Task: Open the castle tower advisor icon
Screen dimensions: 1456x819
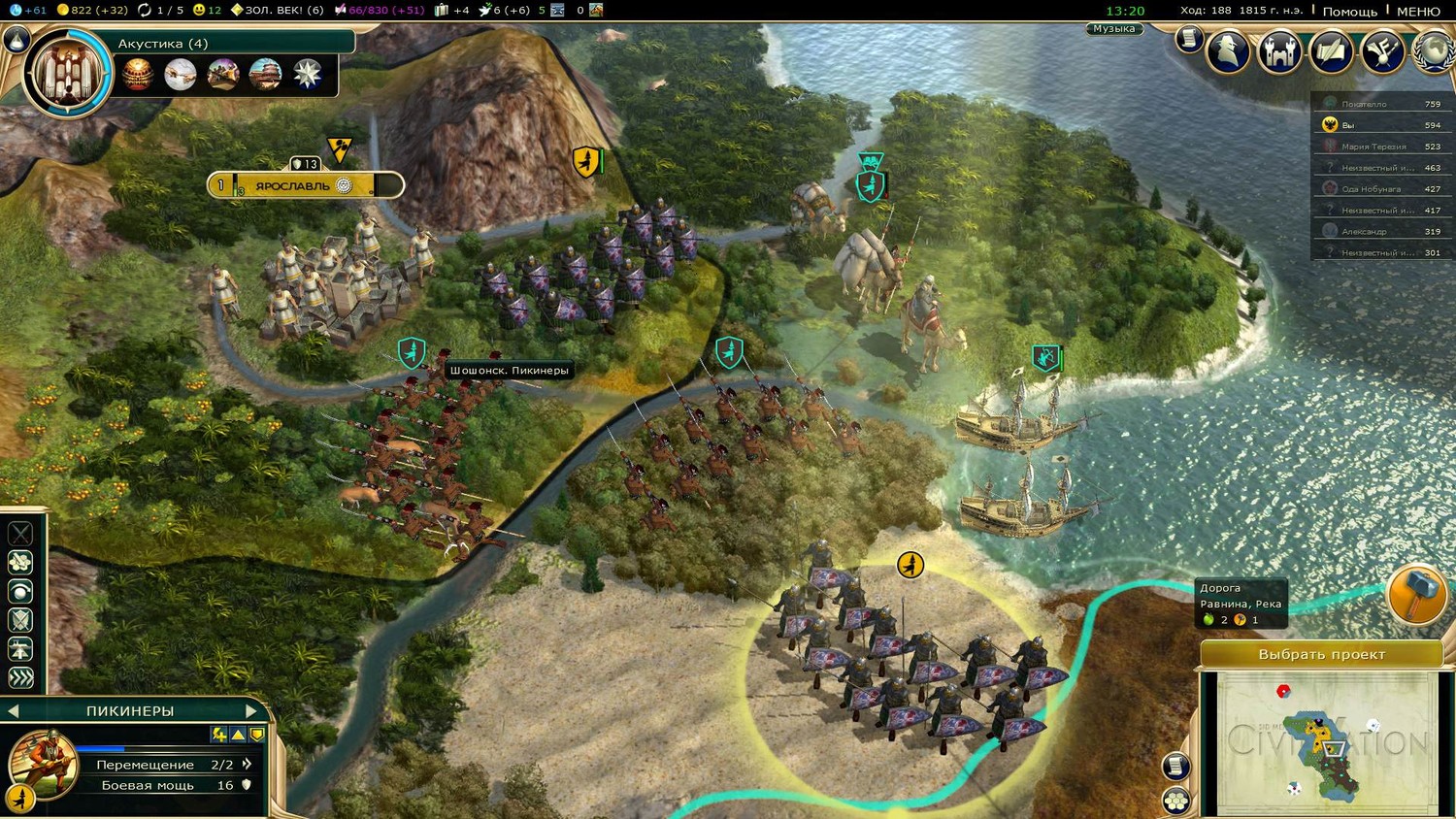Action: [x=1279, y=50]
